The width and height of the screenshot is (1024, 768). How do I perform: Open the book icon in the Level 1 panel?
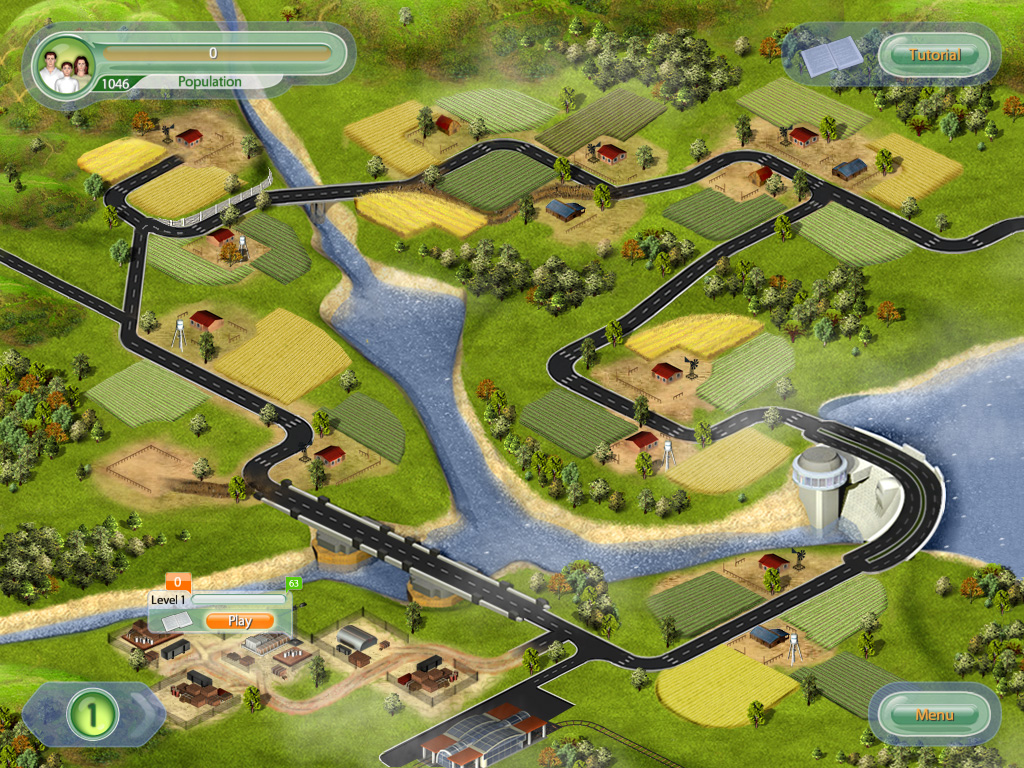[x=175, y=622]
